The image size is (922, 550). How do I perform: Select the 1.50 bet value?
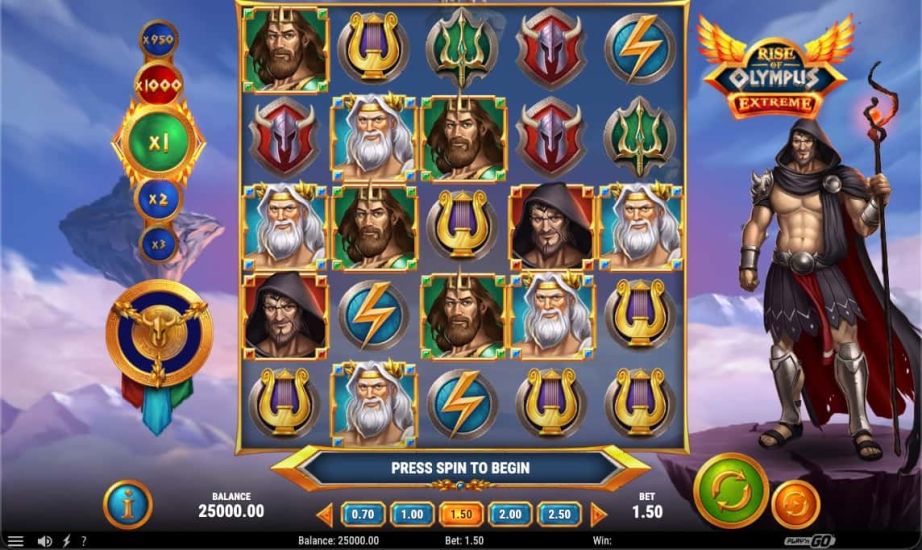coord(461,514)
